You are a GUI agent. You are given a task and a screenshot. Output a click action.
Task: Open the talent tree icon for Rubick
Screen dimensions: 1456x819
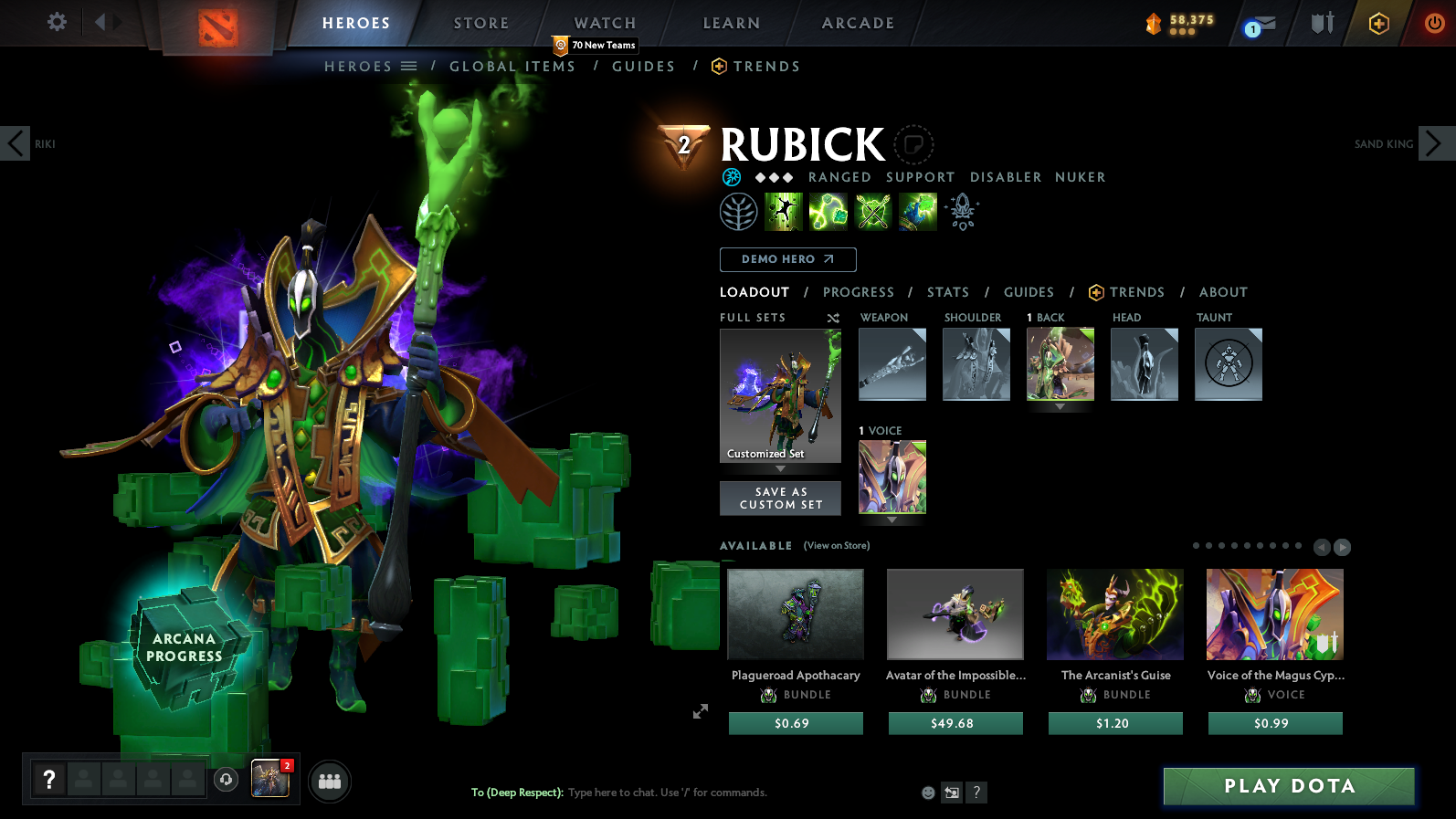tap(740, 211)
